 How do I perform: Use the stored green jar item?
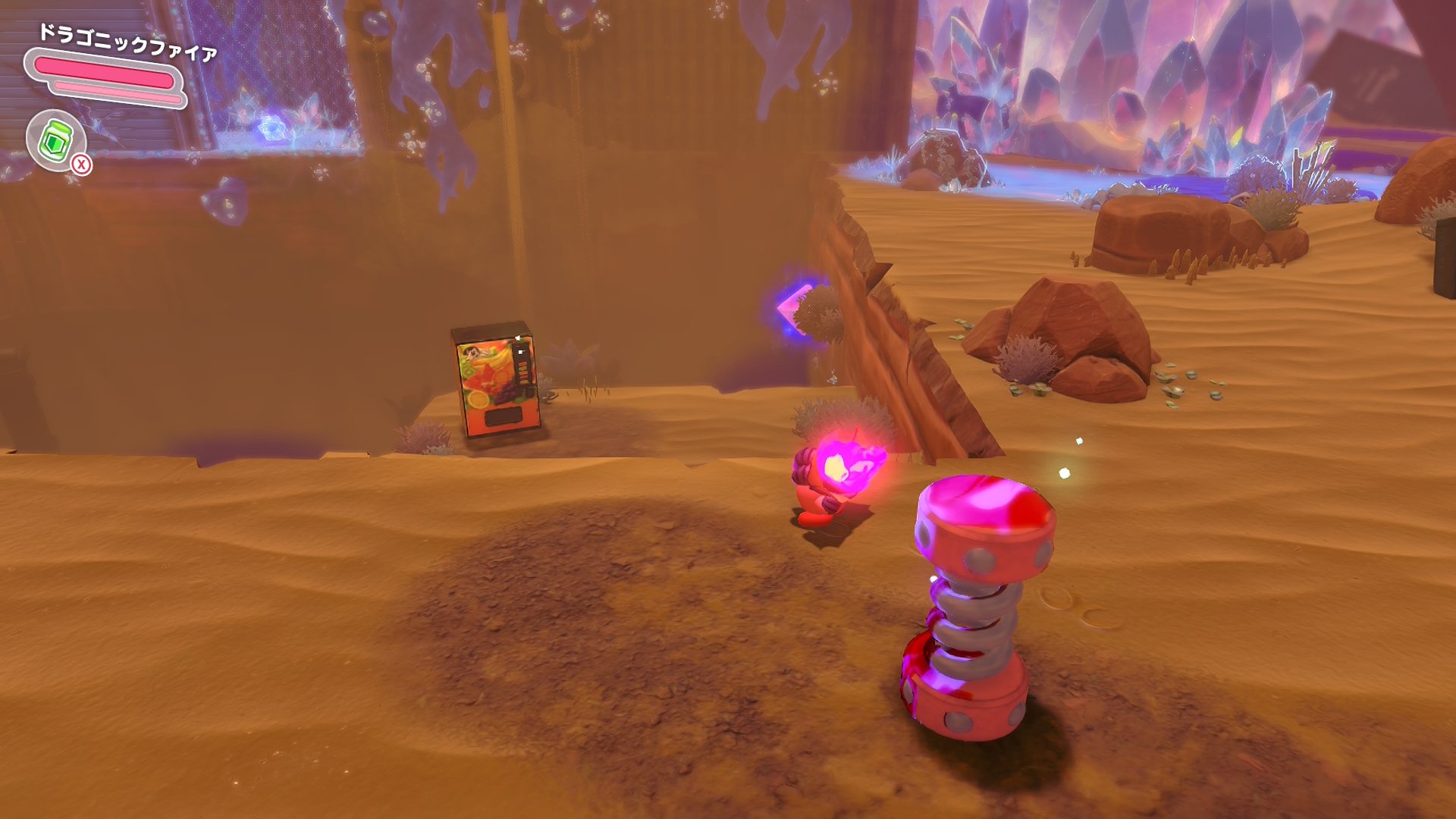(x=56, y=140)
